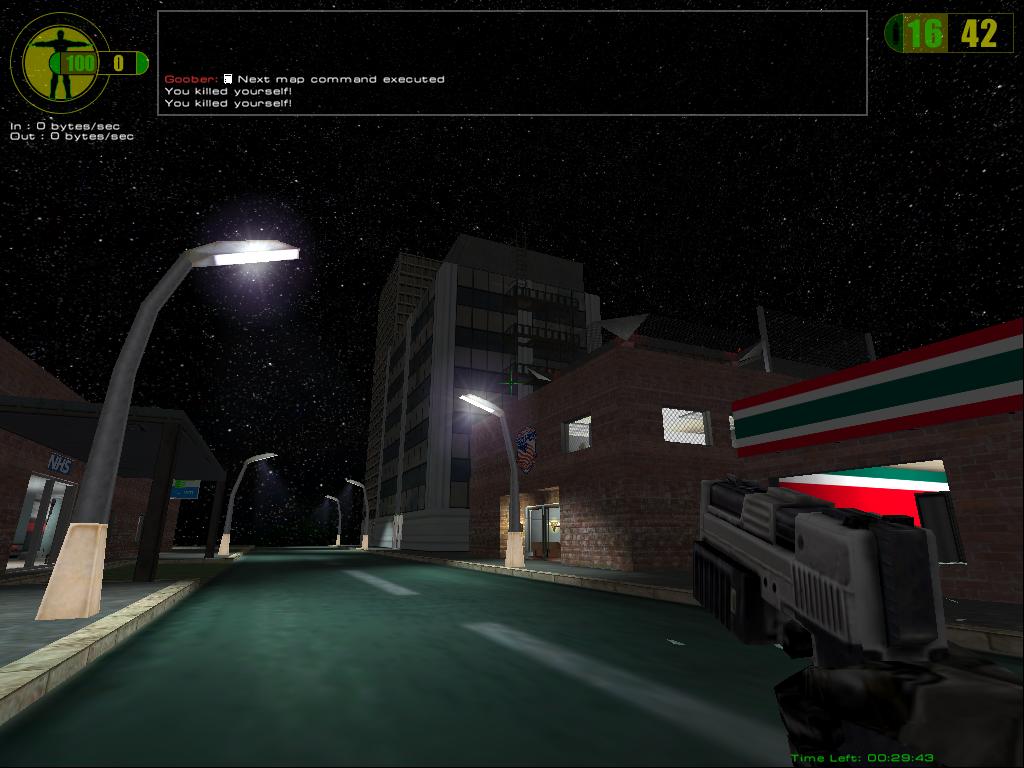Select the chat message log box

(512, 63)
